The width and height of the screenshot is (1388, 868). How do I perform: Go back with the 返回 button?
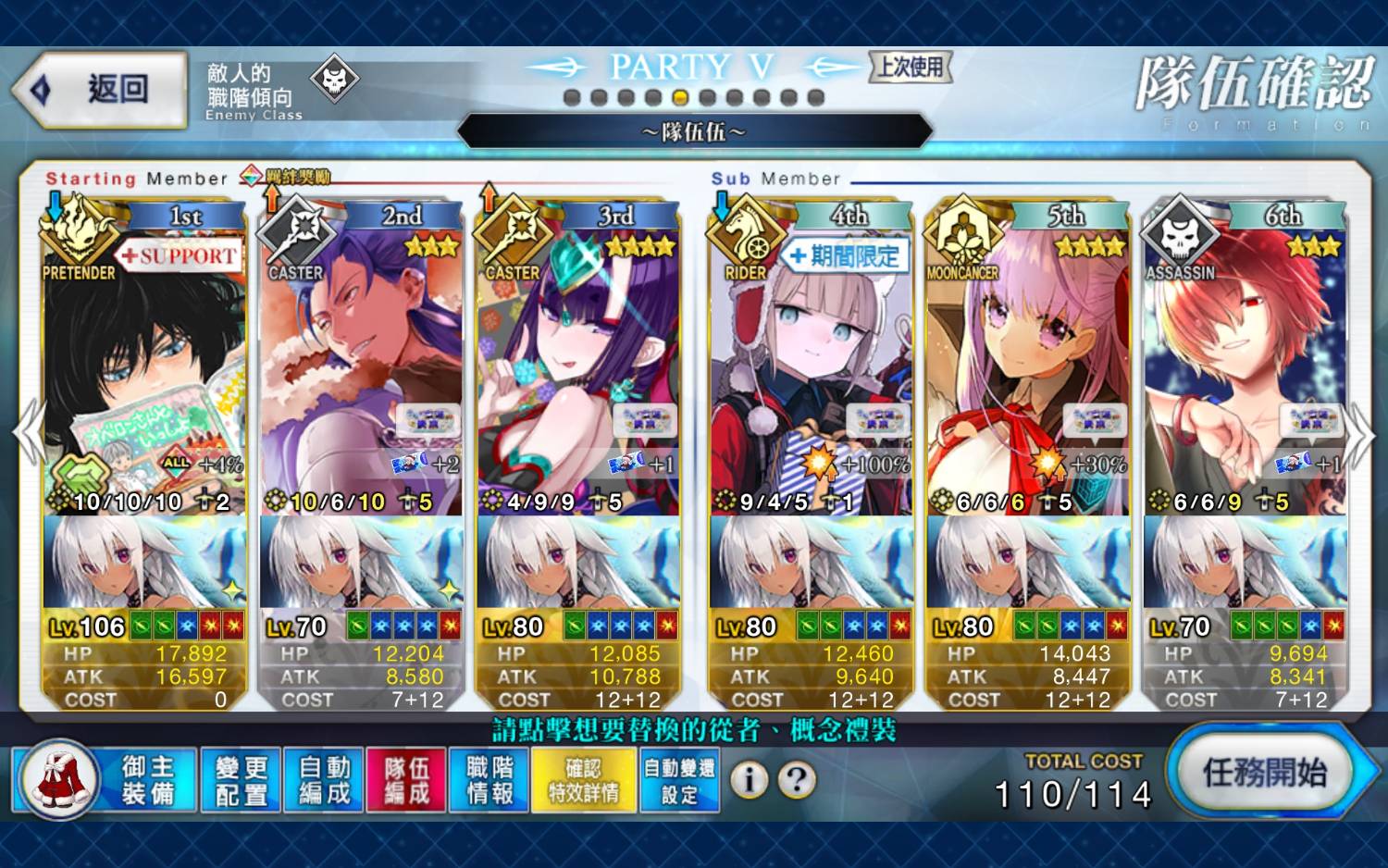click(100, 89)
